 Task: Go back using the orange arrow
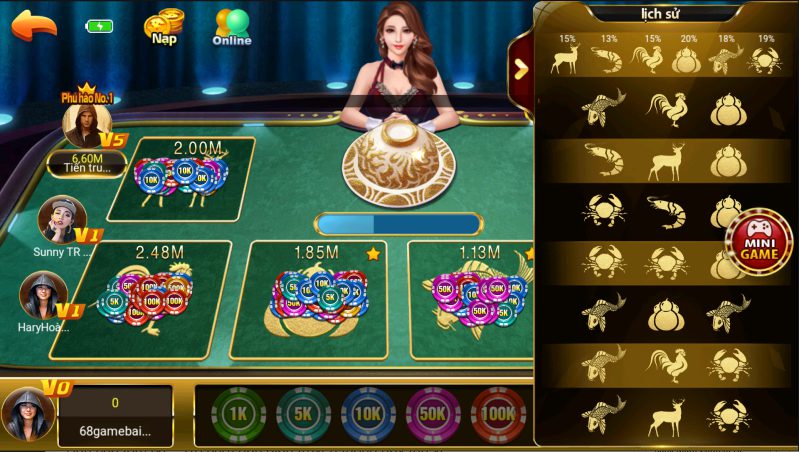(34, 25)
